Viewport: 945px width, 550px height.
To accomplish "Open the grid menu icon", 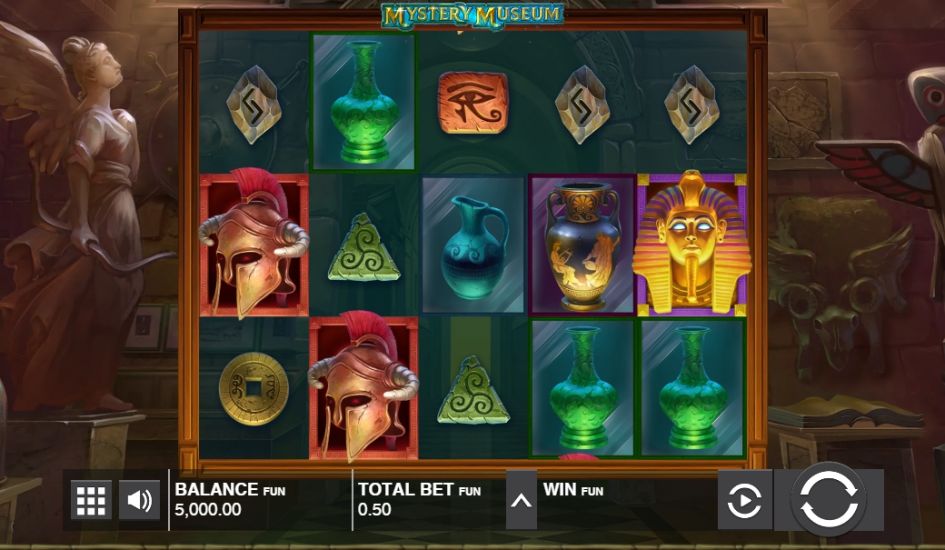I will point(91,500).
